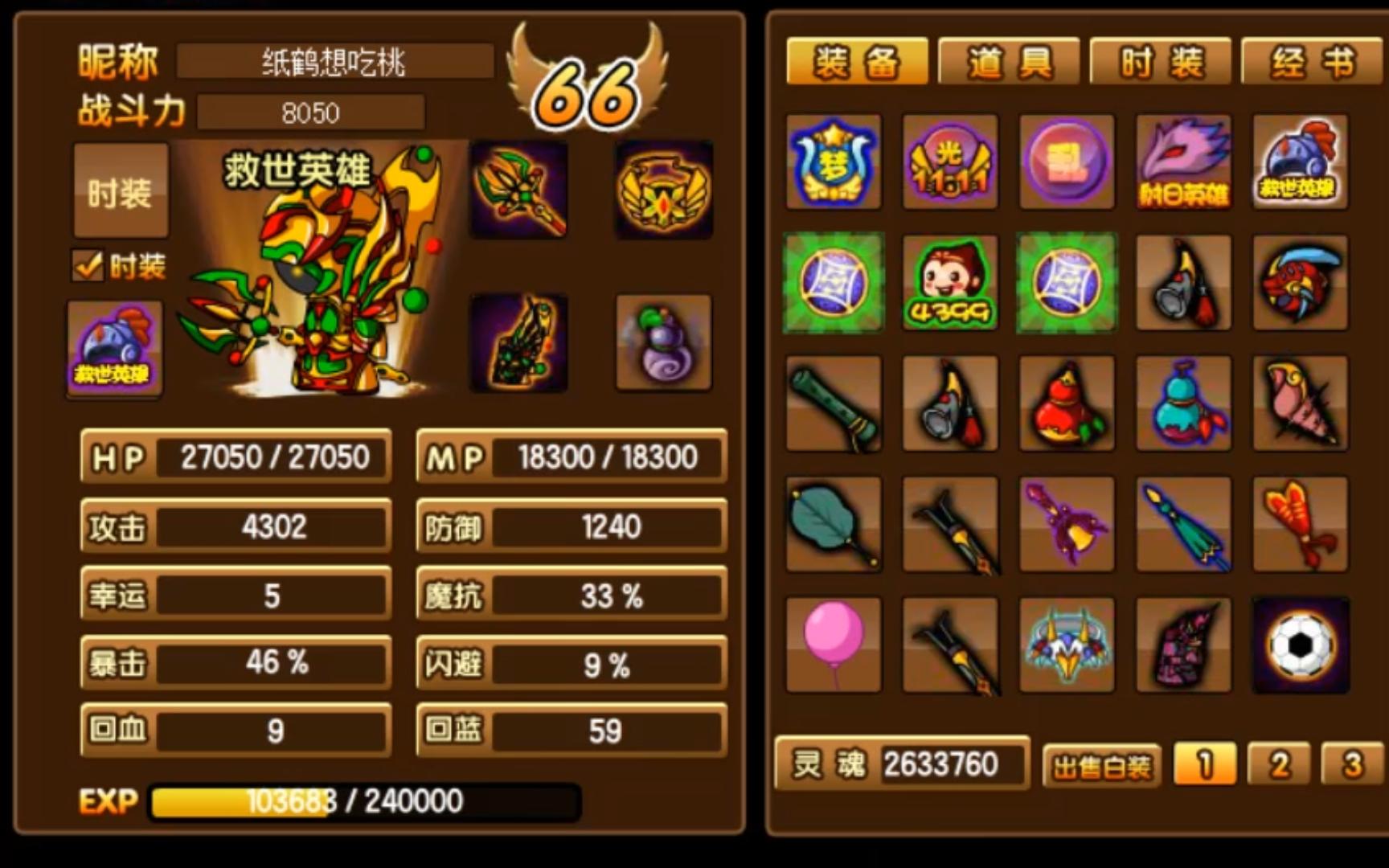Select the 救世英雄 helmet in inventory

click(1298, 159)
